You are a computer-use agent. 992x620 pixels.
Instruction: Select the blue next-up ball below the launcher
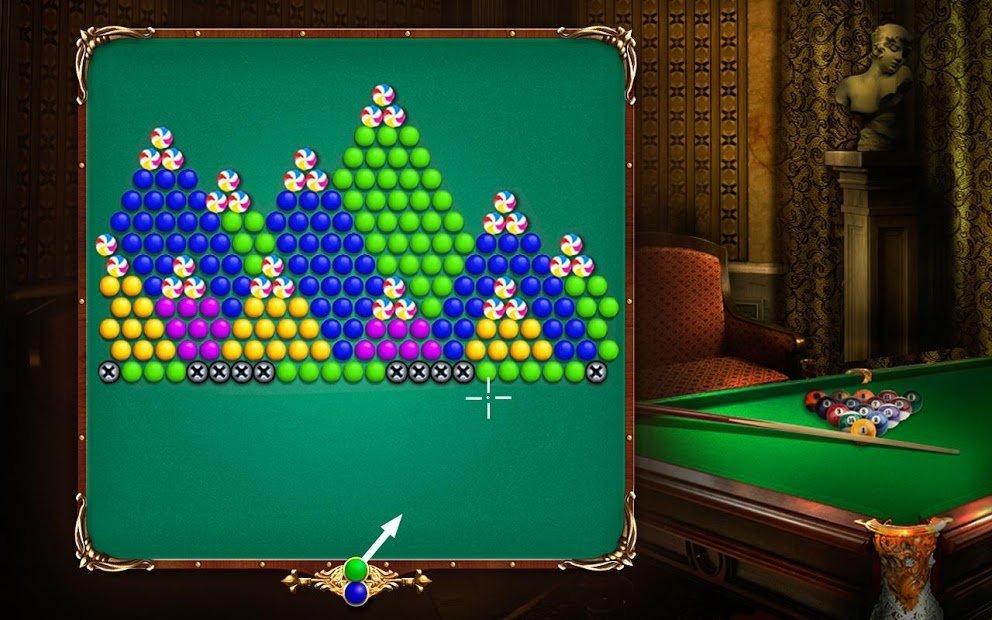click(x=356, y=592)
